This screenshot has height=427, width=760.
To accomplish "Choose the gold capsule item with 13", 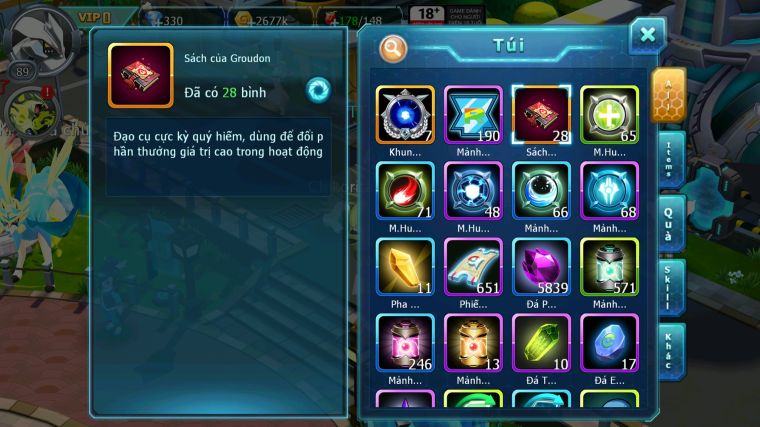I will pyautogui.click(x=473, y=342).
